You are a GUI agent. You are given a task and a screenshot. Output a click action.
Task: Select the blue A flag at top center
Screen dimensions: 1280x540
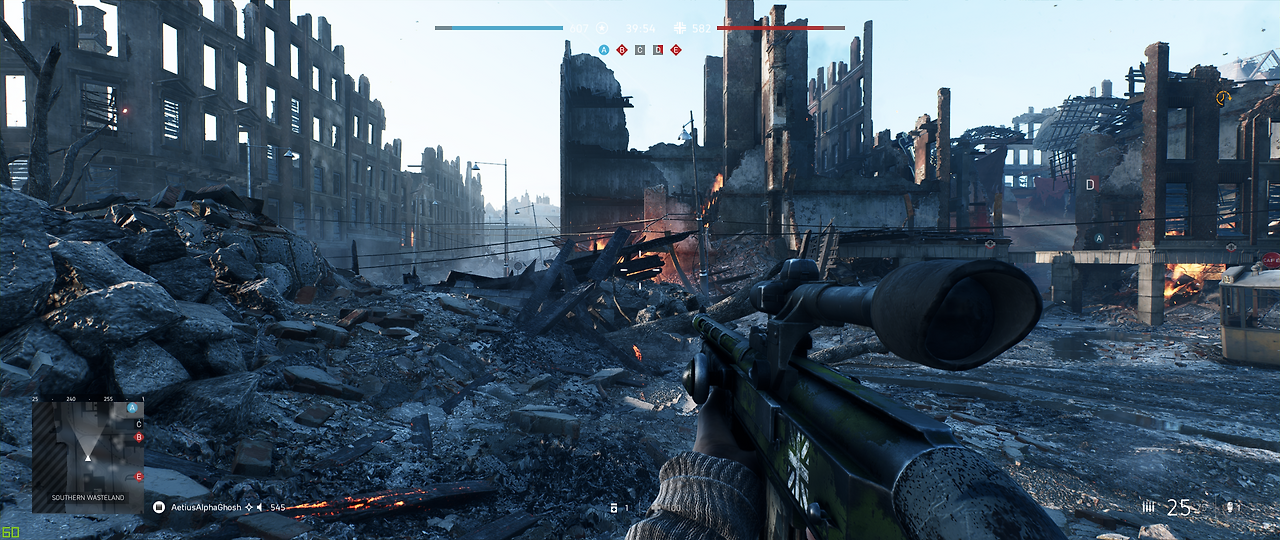pos(604,49)
